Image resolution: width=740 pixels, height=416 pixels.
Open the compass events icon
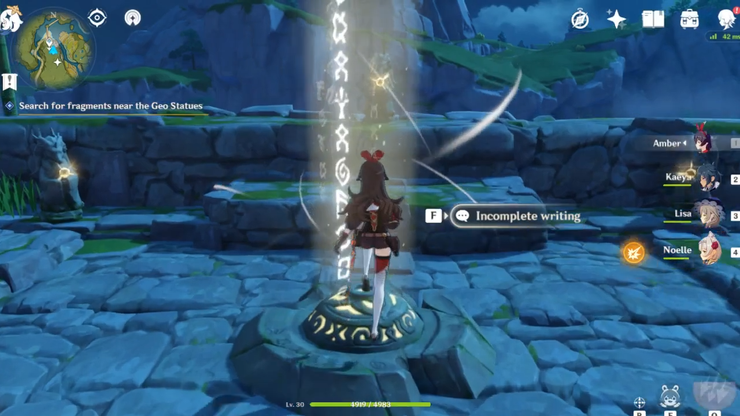click(x=580, y=20)
